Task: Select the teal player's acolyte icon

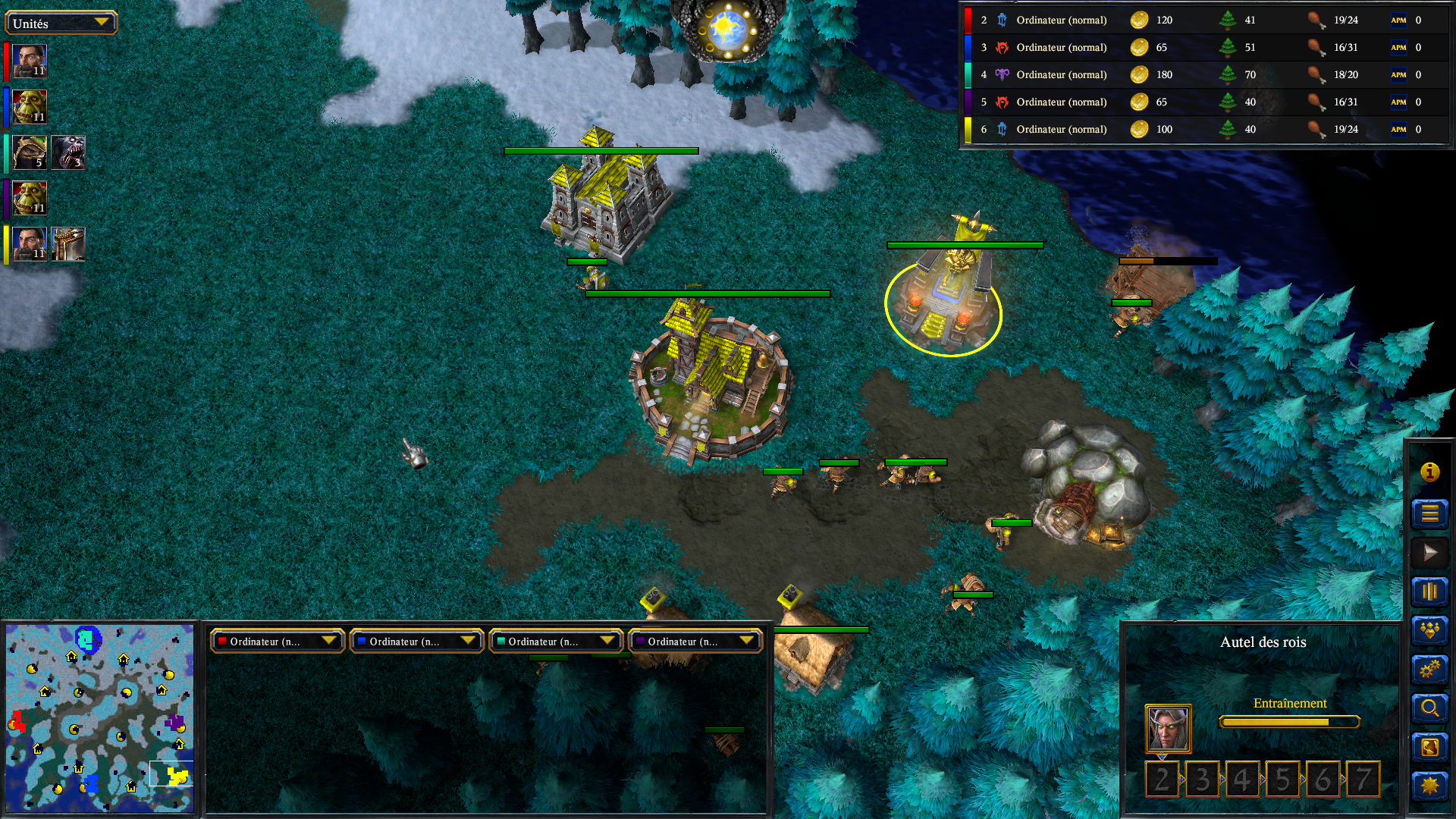Action: pos(30,152)
